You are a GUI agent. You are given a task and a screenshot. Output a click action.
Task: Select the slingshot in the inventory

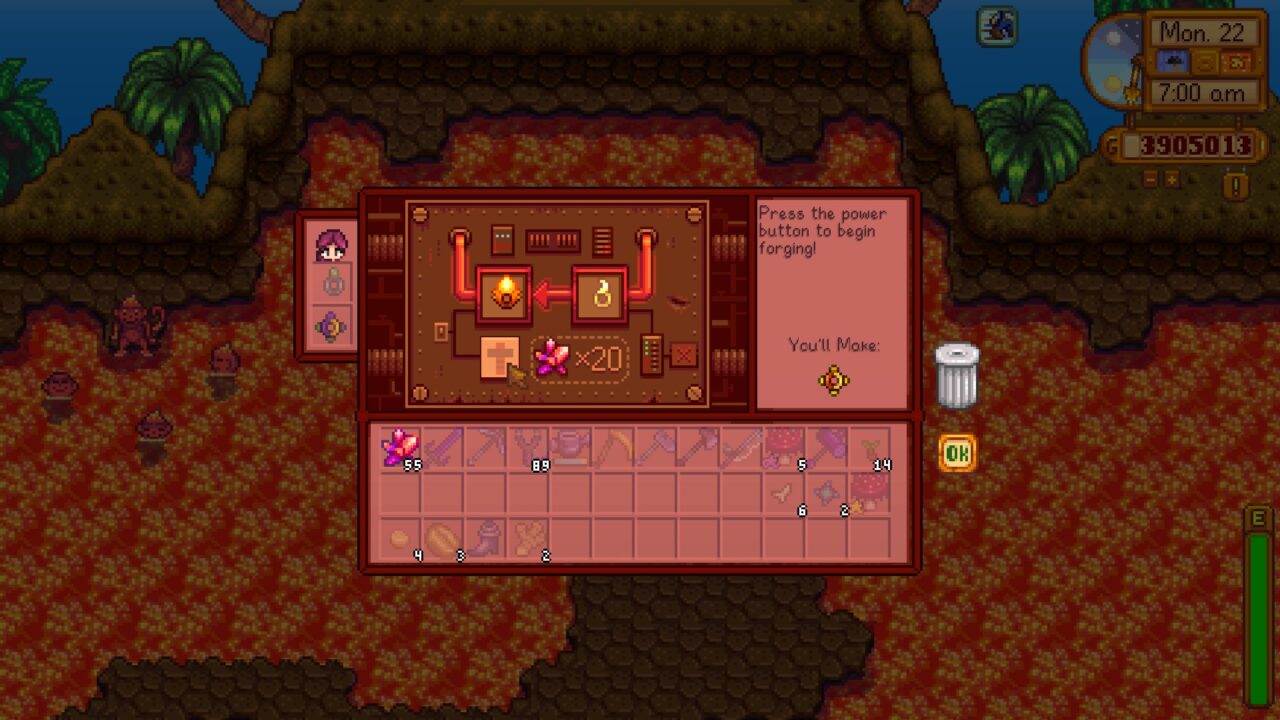coord(527,448)
